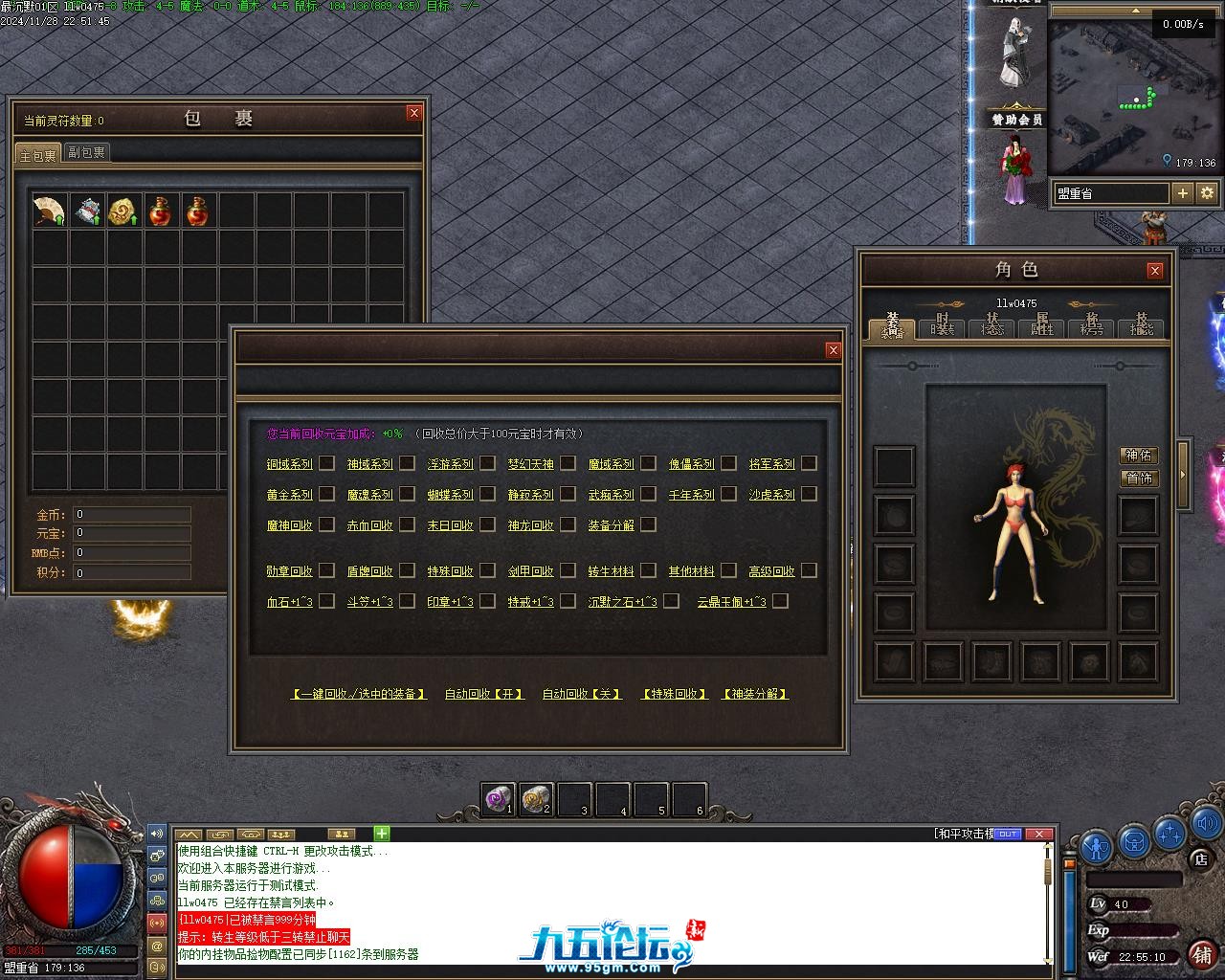Screen dimensions: 1225x980
Task: Switch to the 时装 fashion tab
Action: (x=942, y=326)
